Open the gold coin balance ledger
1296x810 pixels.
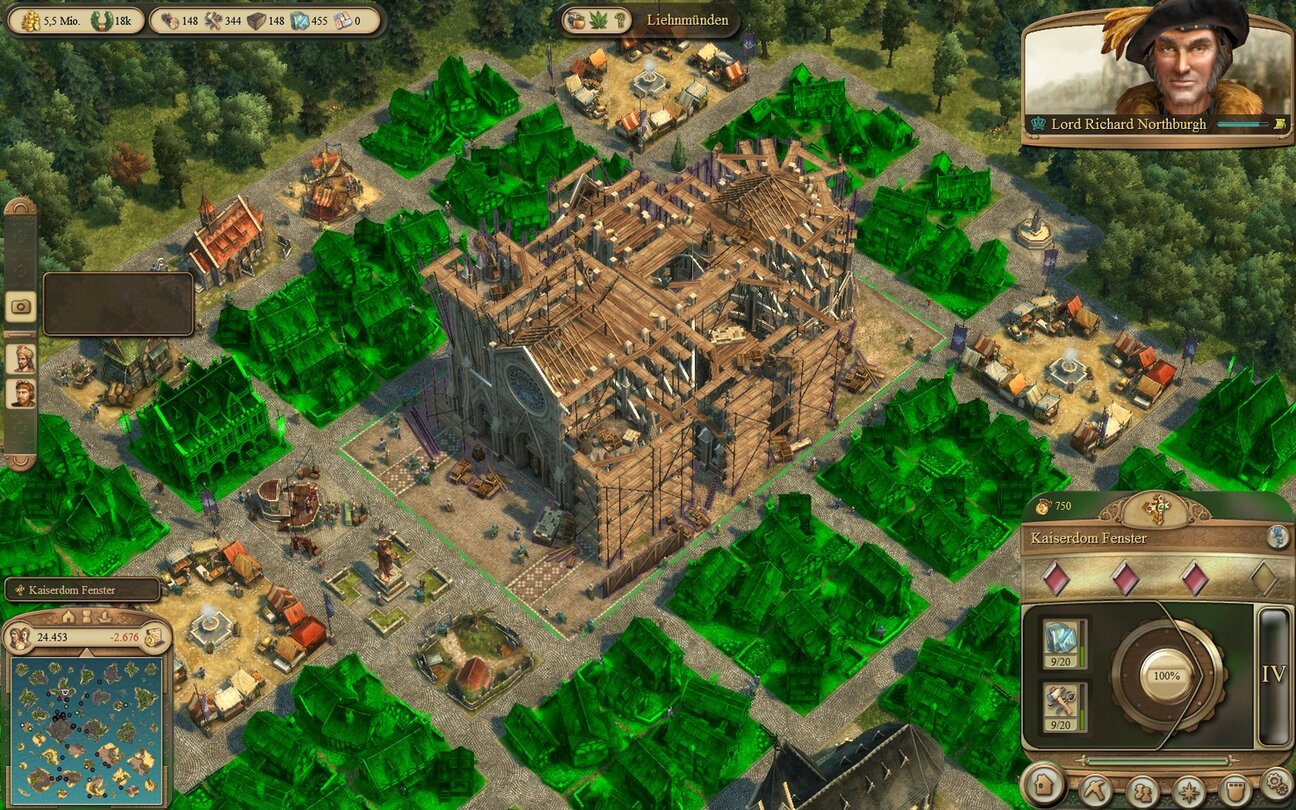tap(153, 637)
